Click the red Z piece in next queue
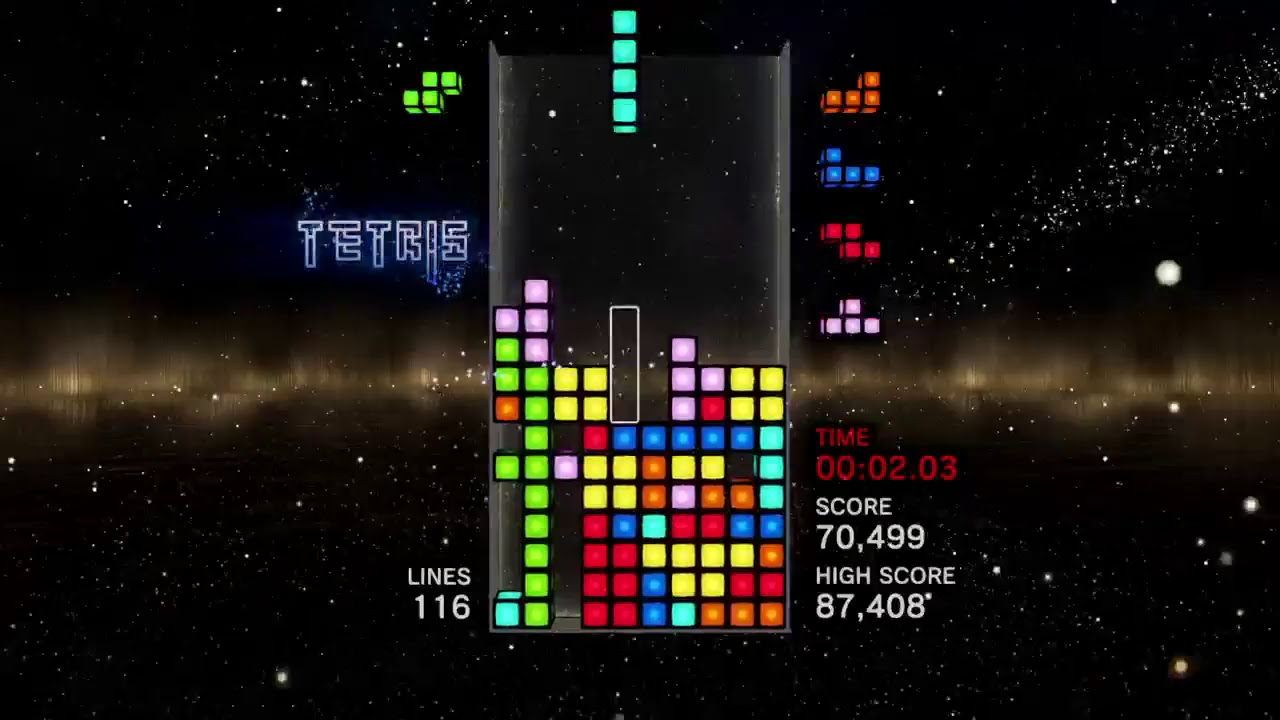This screenshot has width=1280, height=720. click(x=850, y=241)
